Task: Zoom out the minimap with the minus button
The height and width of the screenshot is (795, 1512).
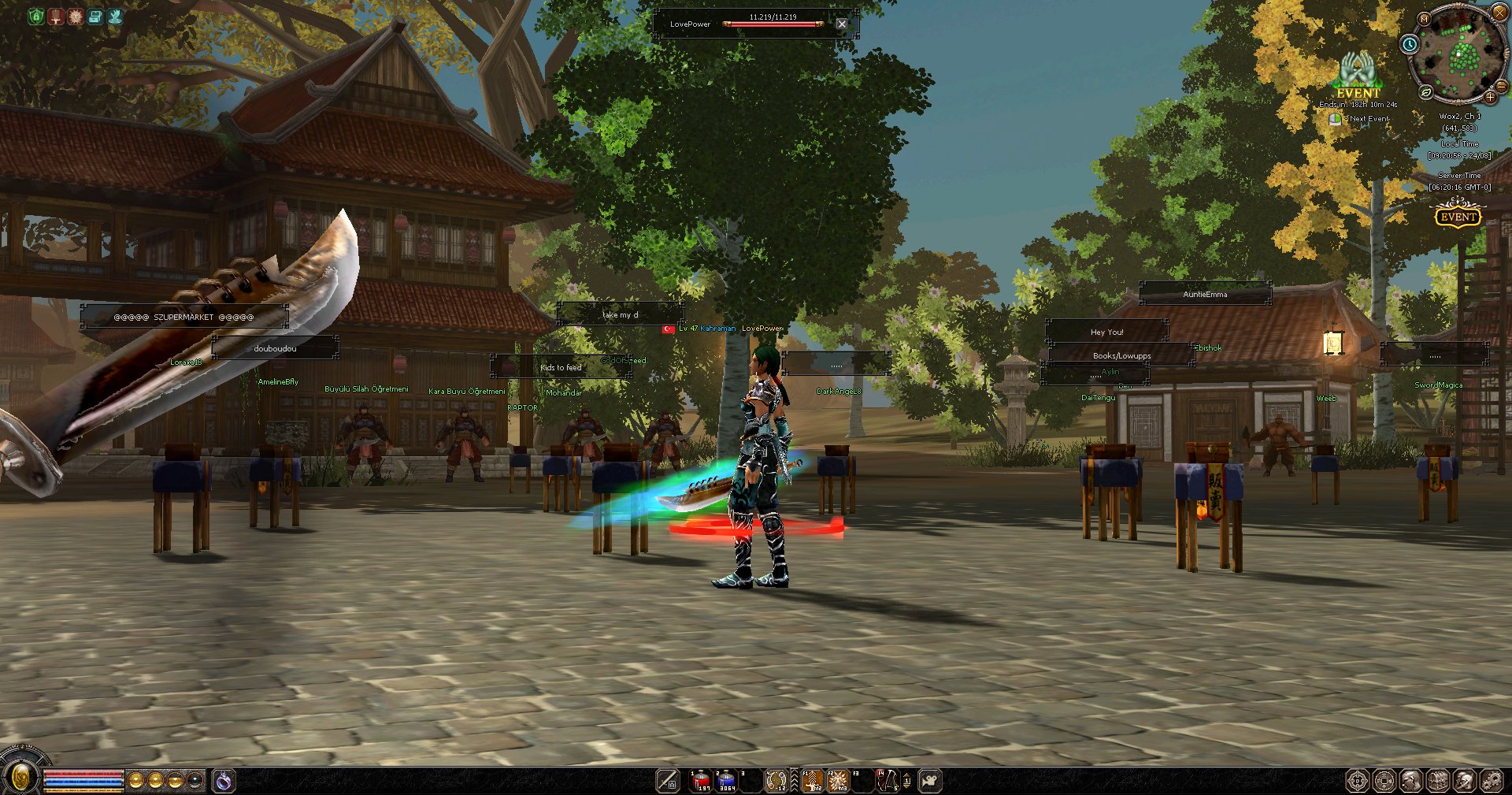Action: click(1501, 86)
